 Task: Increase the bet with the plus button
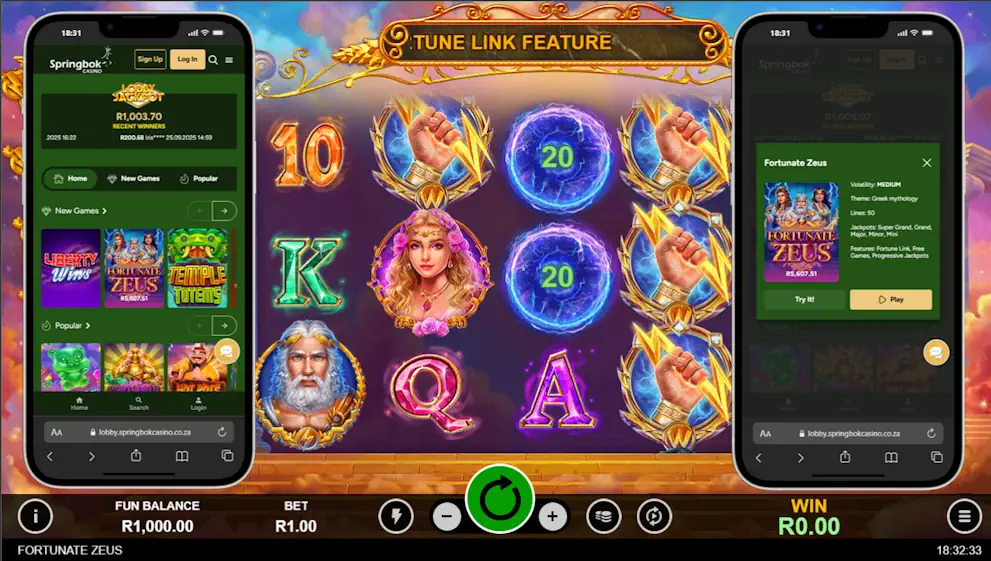[x=551, y=517]
